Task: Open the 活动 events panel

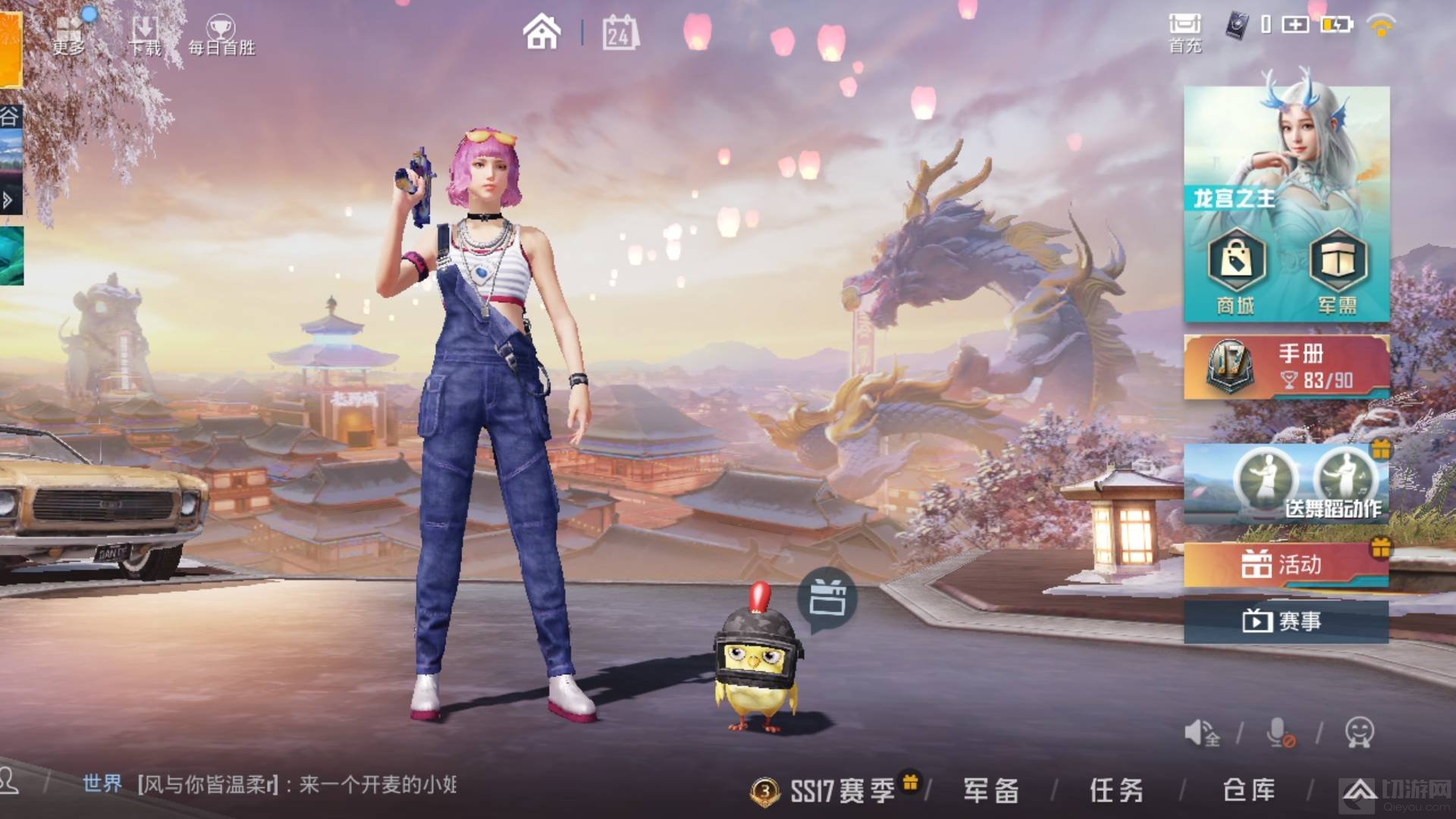Action: click(x=1286, y=565)
